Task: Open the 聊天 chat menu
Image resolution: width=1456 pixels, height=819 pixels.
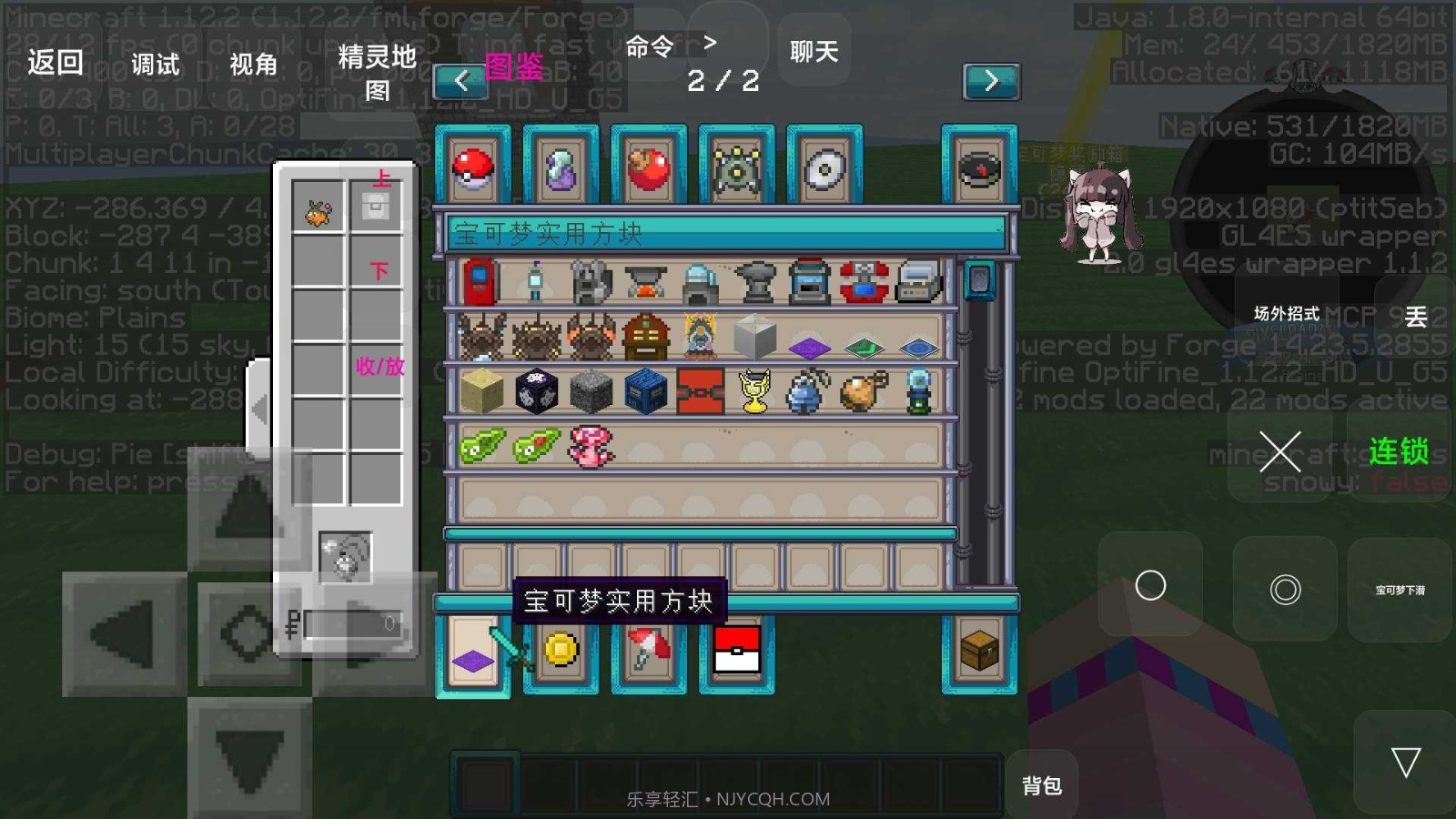Action: [x=813, y=52]
